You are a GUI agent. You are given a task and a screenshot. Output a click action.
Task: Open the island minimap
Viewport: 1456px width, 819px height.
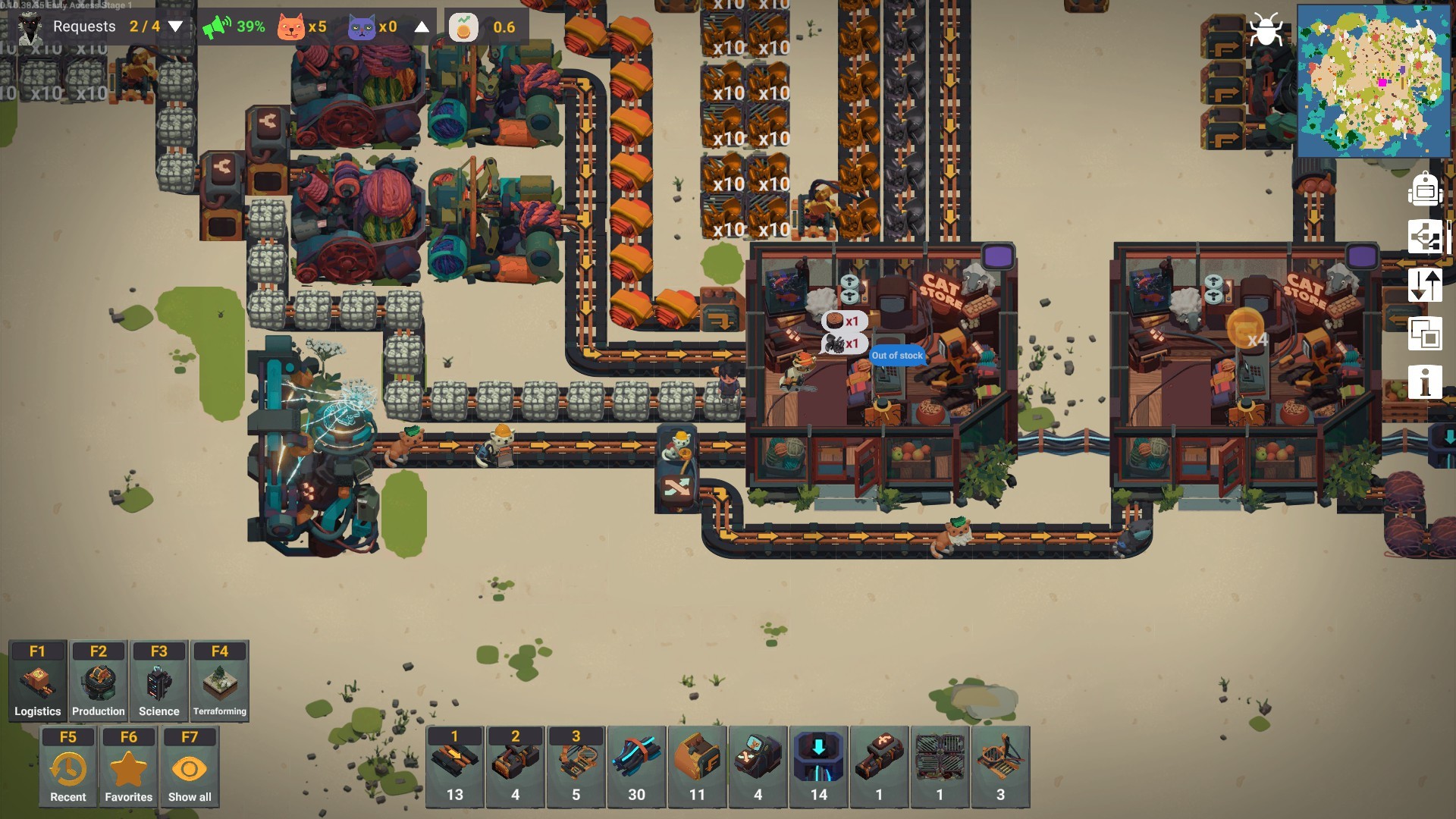coord(1373,80)
